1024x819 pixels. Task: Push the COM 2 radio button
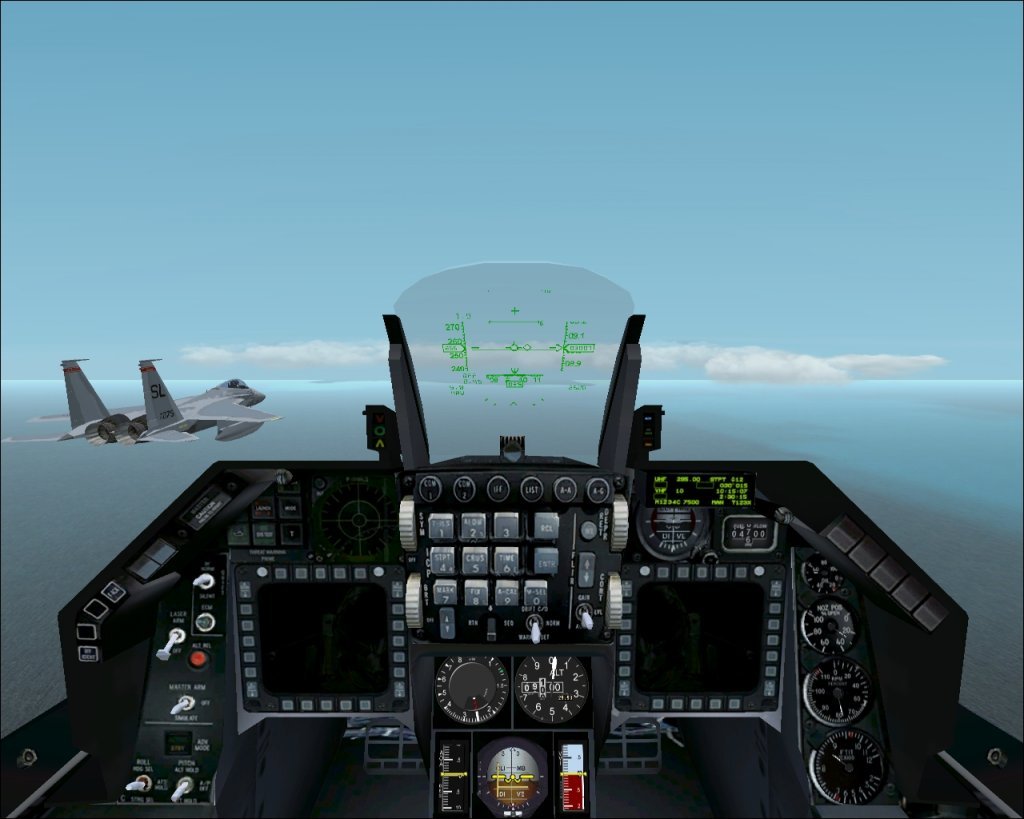pos(464,488)
